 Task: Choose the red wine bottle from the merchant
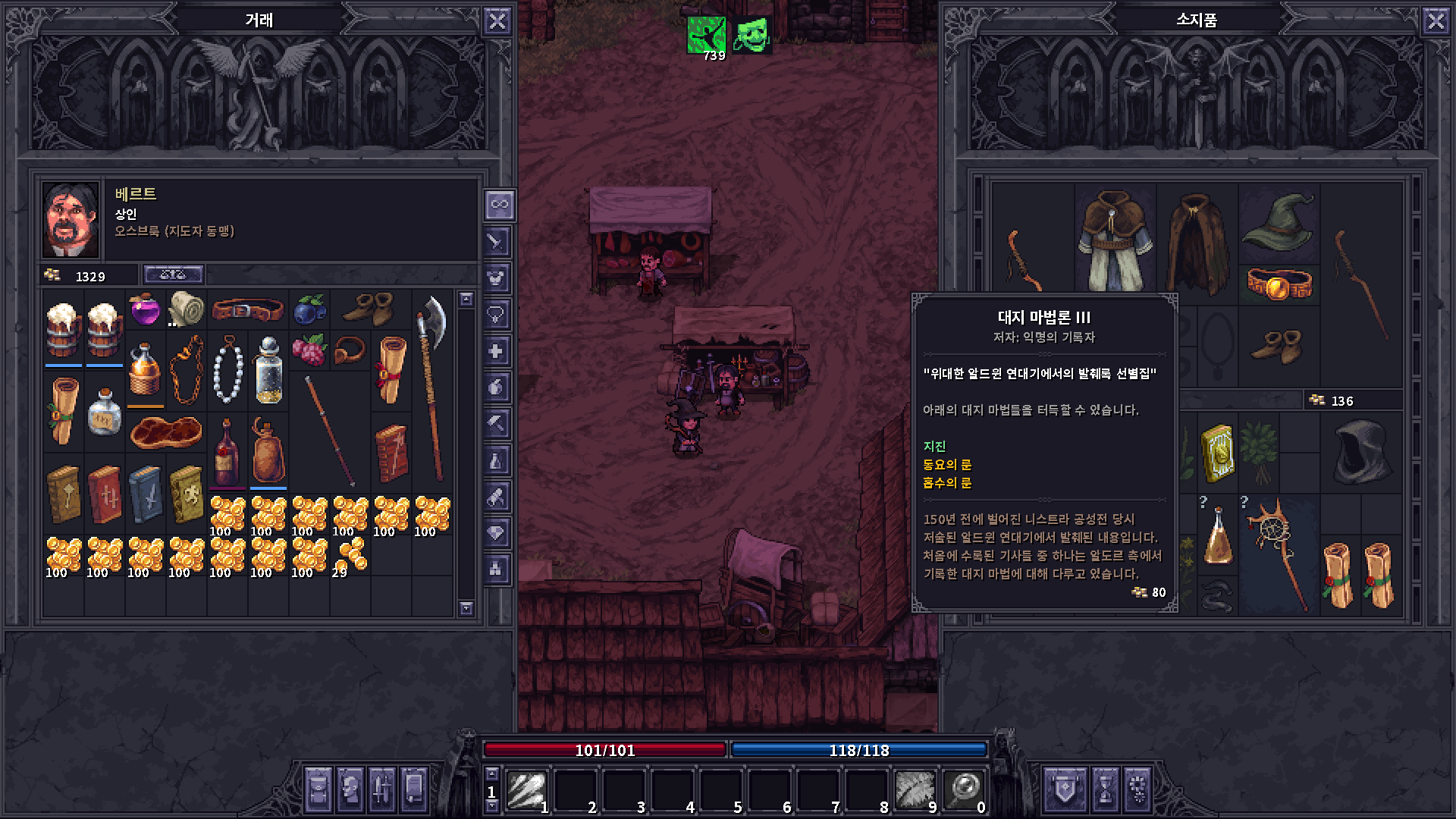(227, 453)
